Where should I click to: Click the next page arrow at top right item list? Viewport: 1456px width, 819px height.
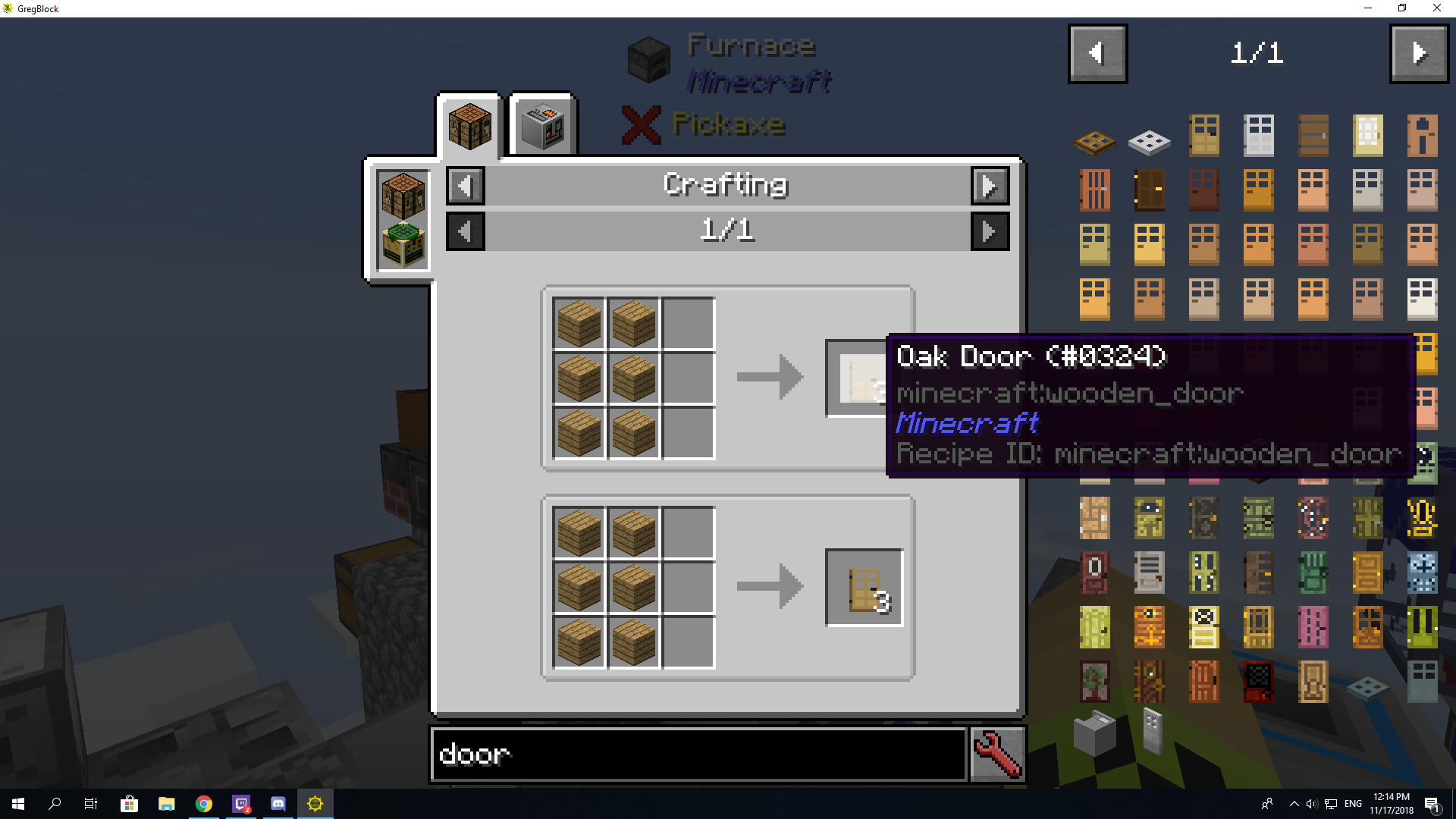1419,53
